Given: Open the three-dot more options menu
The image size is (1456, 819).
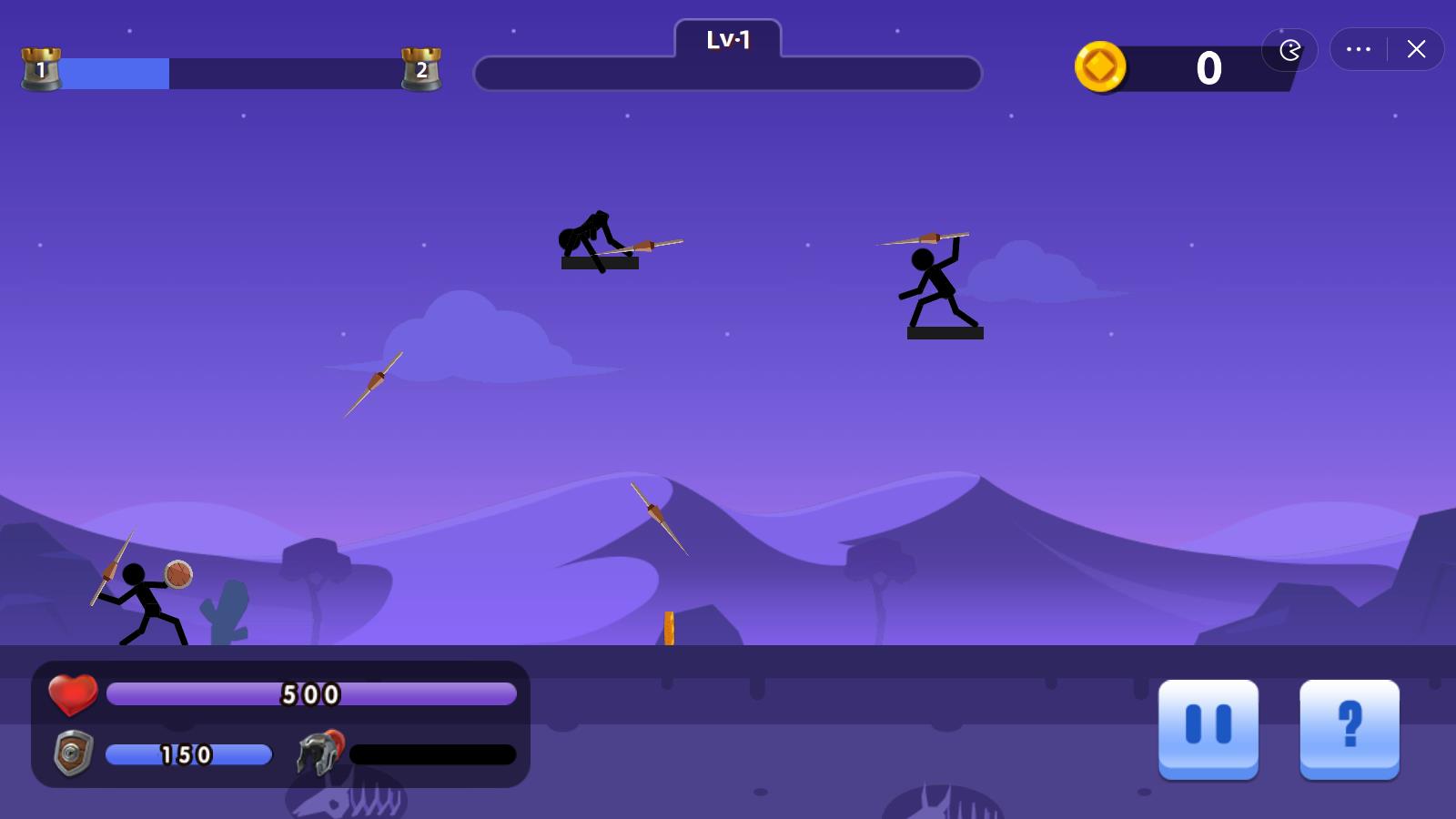Looking at the screenshot, I should [x=1359, y=49].
